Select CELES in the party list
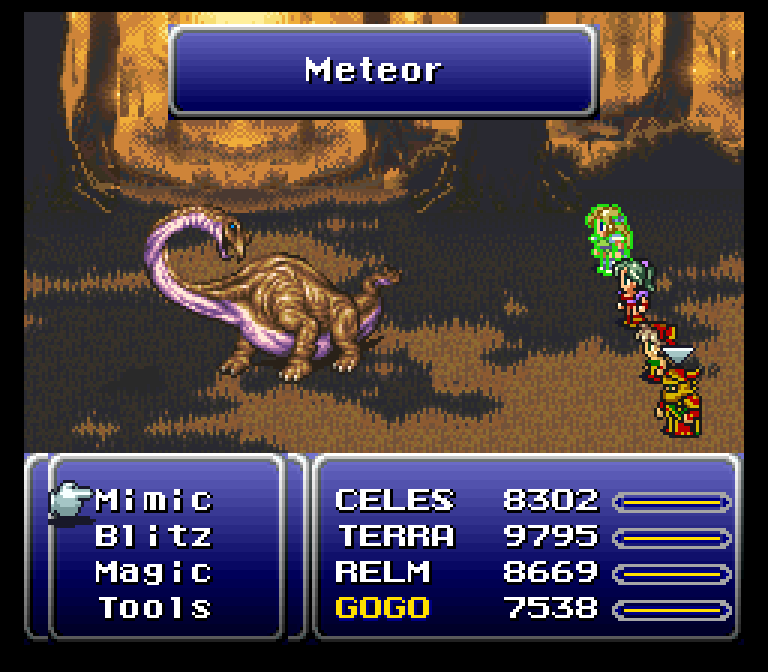The width and height of the screenshot is (768, 672). pyautogui.click(x=395, y=500)
